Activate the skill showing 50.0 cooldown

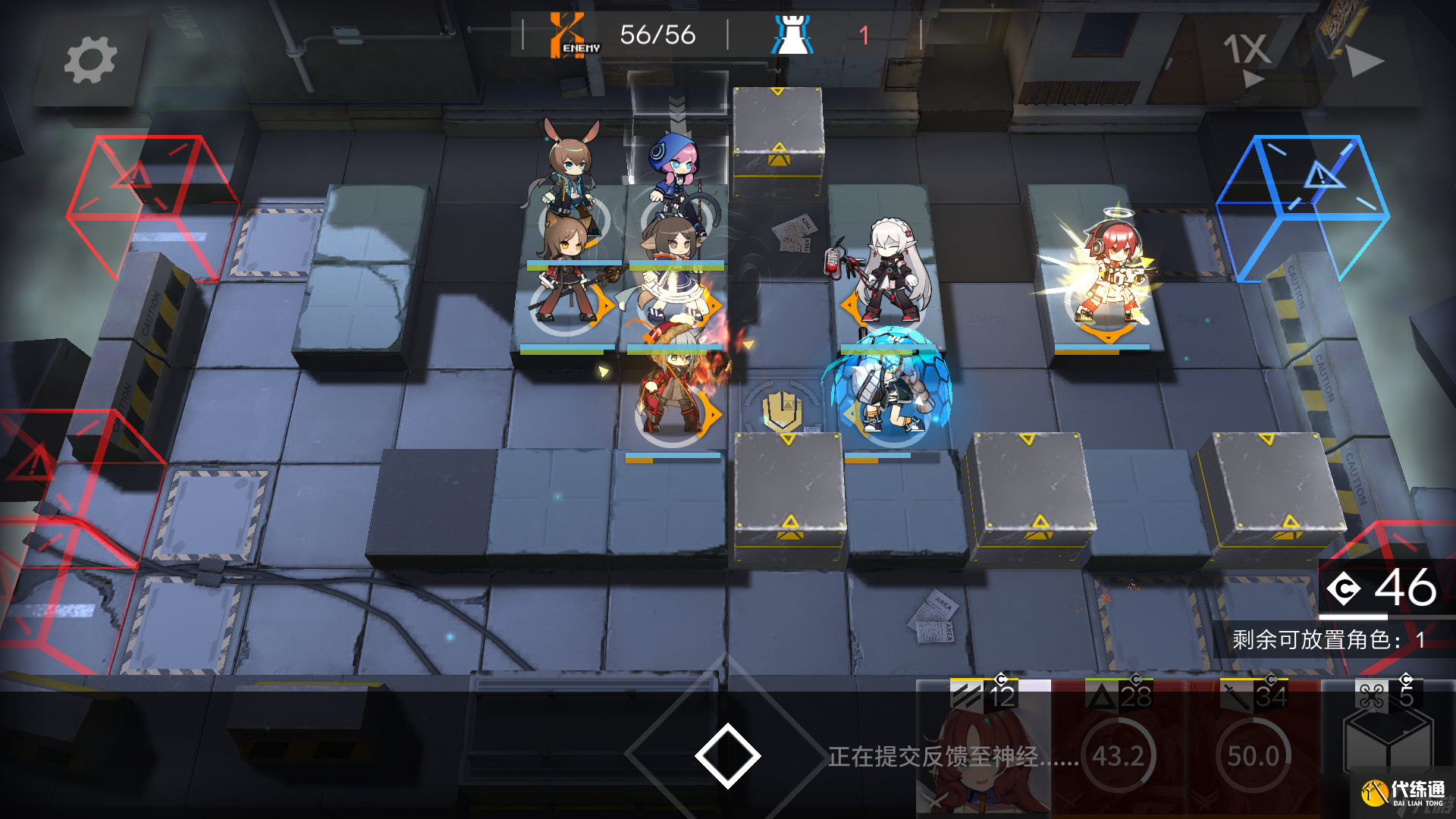pyautogui.click(x=1251, y=756)
